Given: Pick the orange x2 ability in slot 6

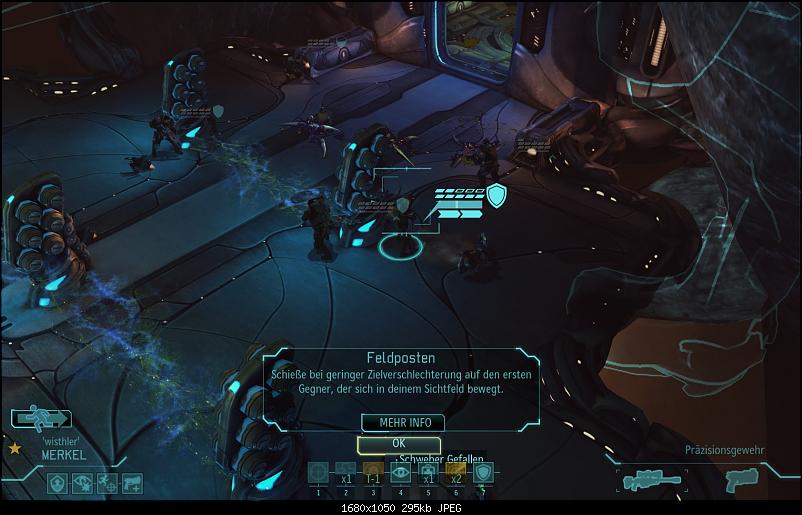Looking at the screenshot, I should pos(456,473).
